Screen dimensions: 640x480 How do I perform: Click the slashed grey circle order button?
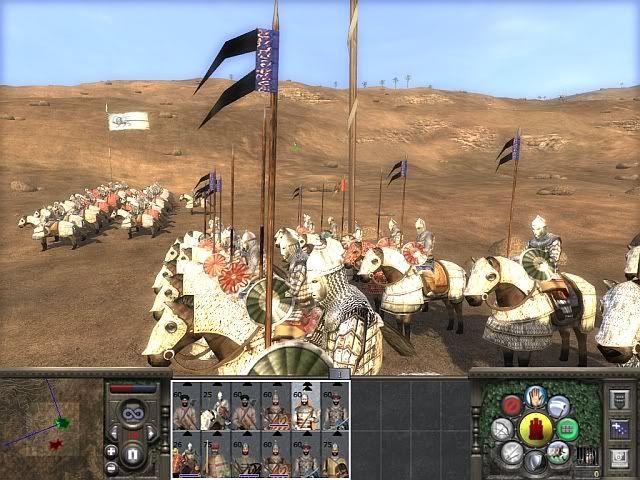tap(512, 453)
